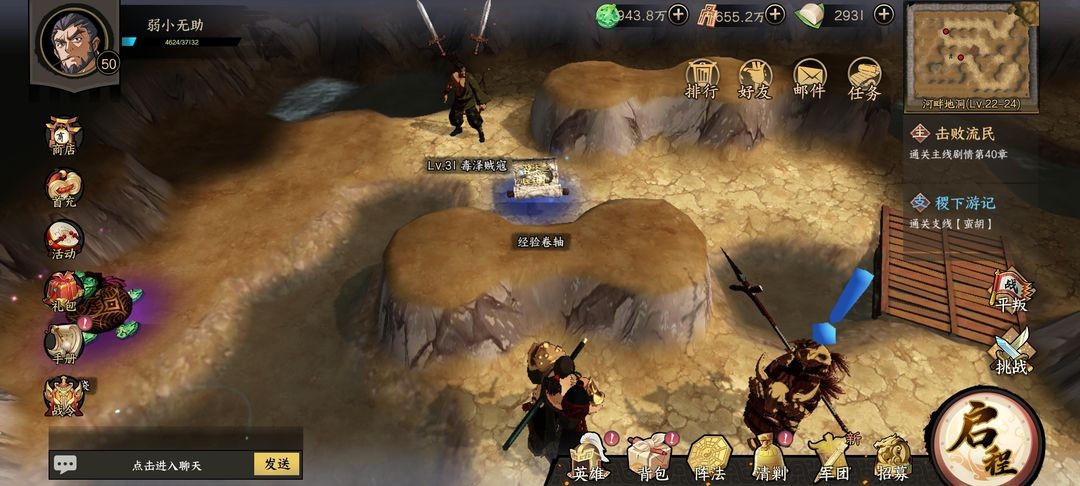1080x486 pixels.
Task: Open the 任务 quests panel
Action: click(864, 79)
